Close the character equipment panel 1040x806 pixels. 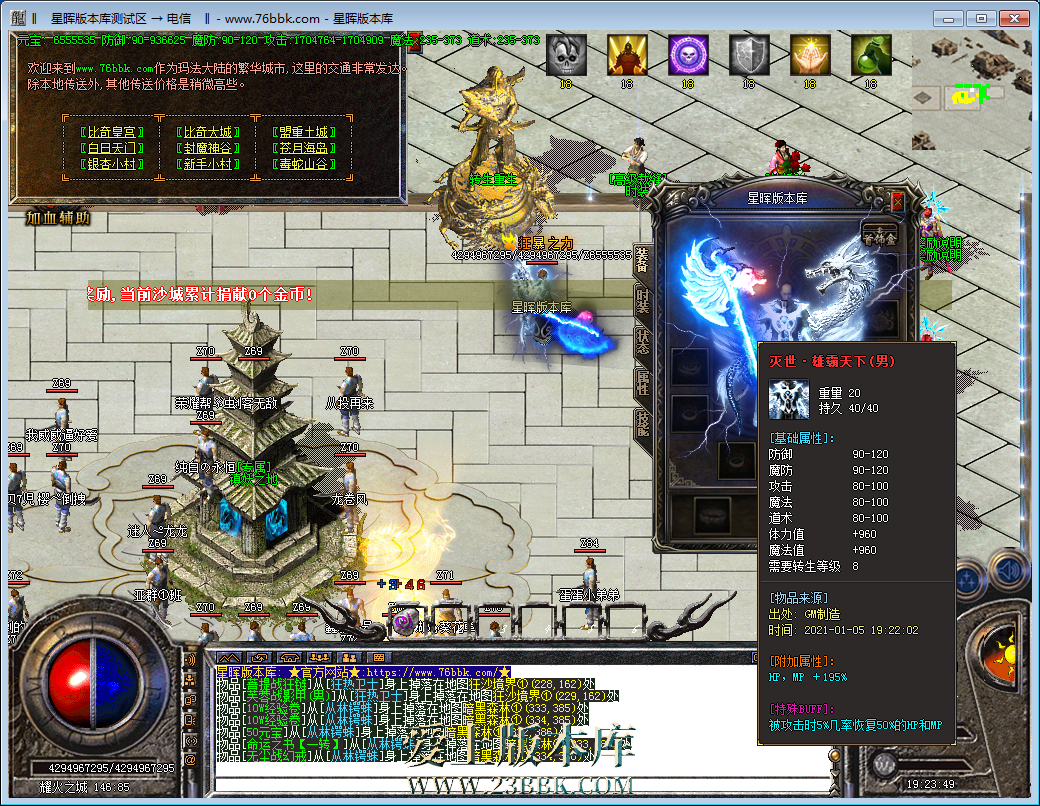[x=897, y=202]
